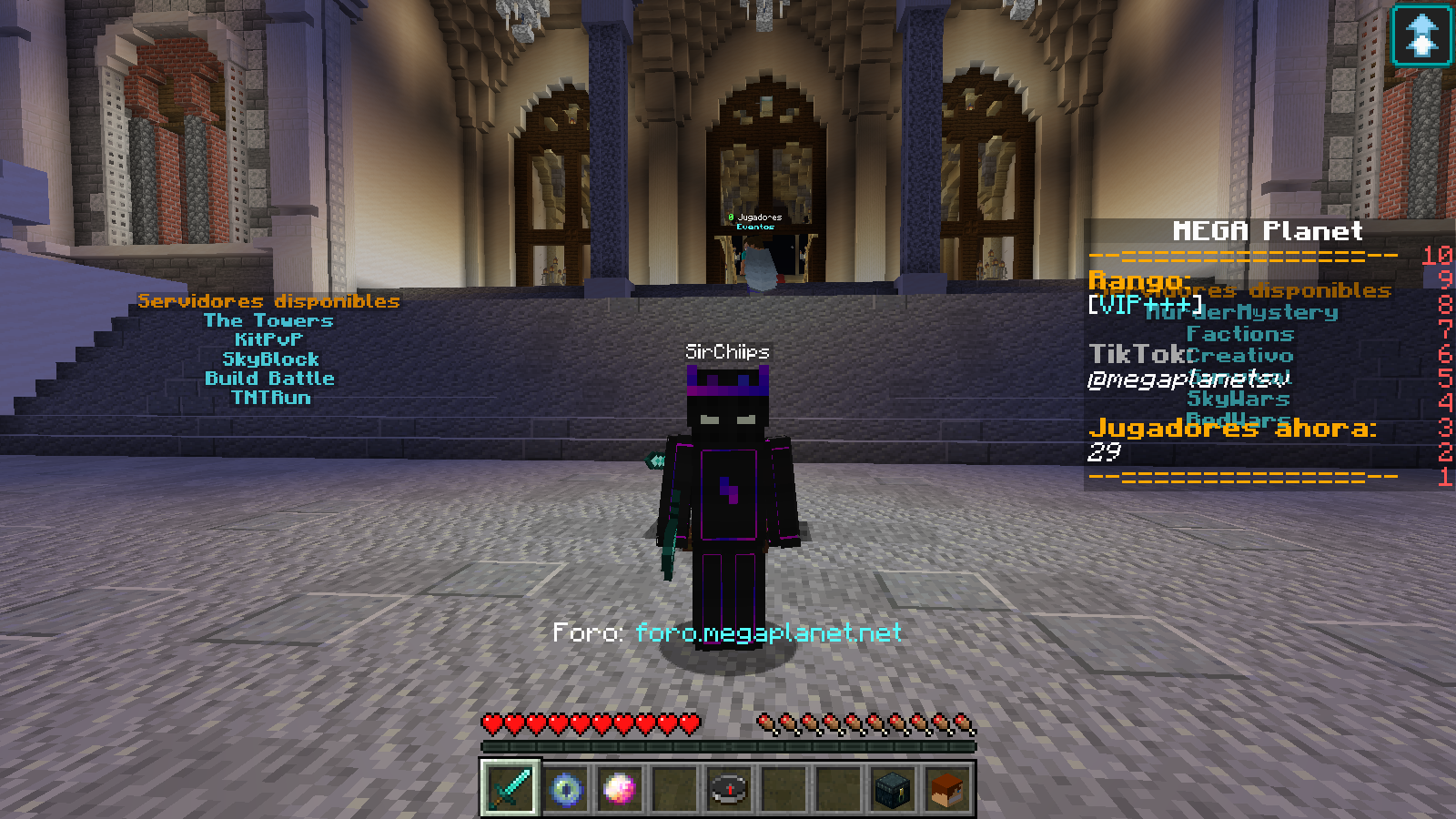Select the compass hotbar slot
The image size is (1456, 819).
[729, 788]
